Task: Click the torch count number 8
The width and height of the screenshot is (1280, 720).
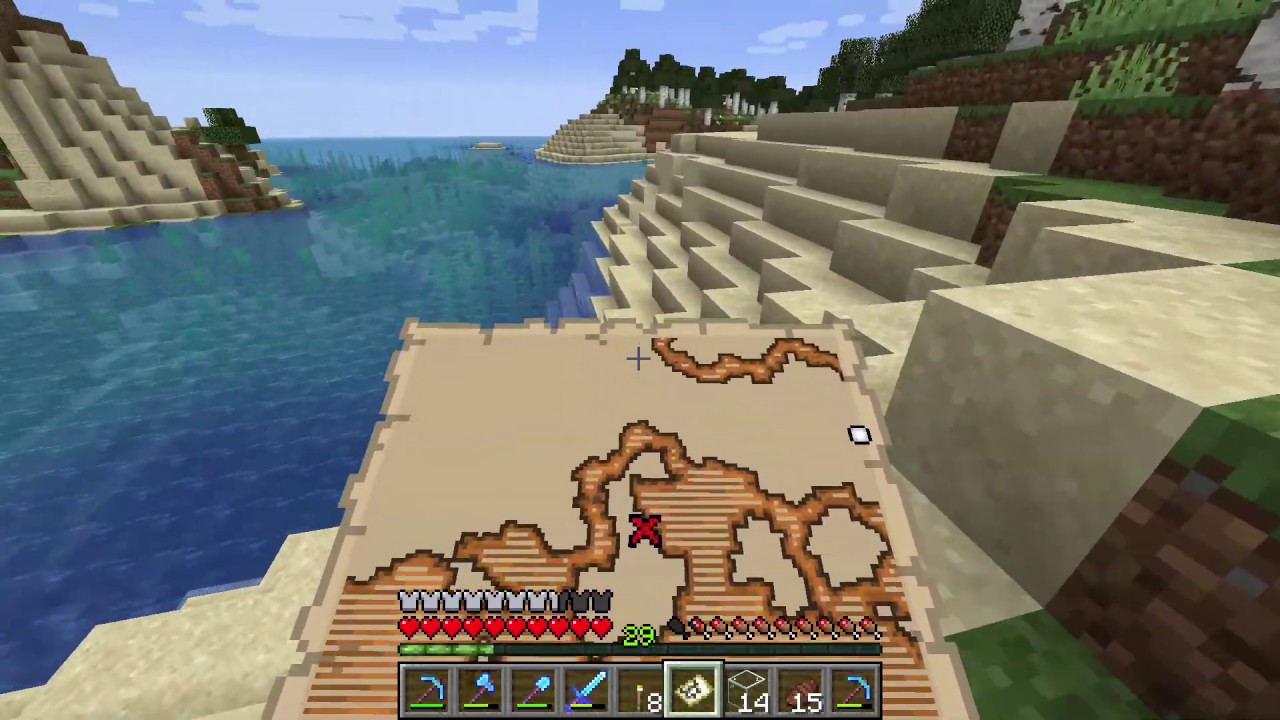Action: pyautogui.click(x=655, y=702)
